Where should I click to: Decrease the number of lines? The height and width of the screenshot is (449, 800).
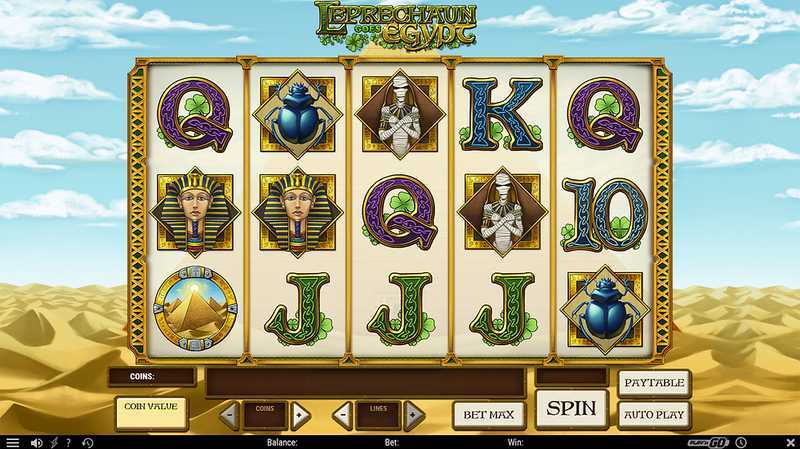coord(342,415)
